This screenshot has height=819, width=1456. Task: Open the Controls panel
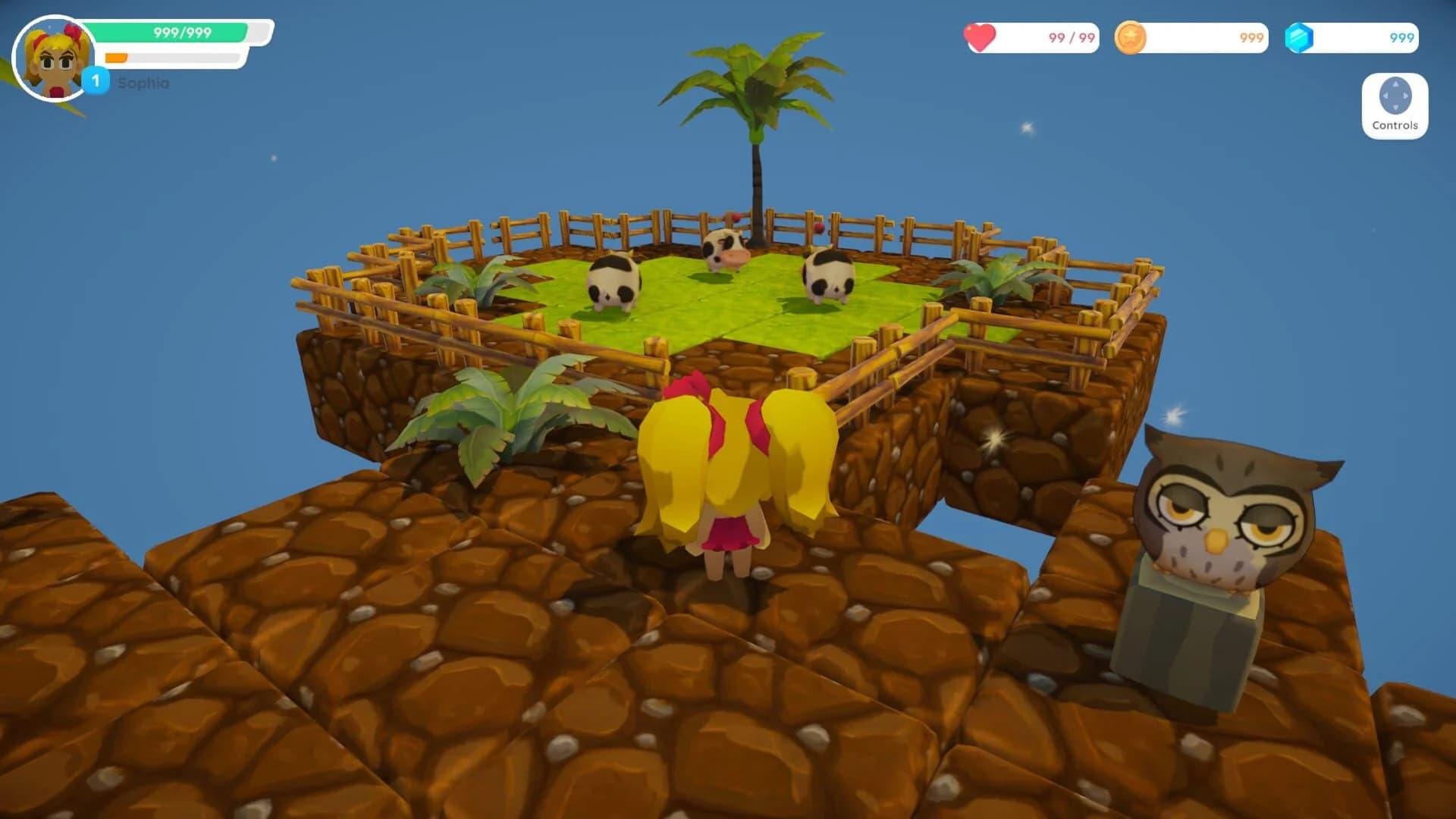tap(1394, 106)
